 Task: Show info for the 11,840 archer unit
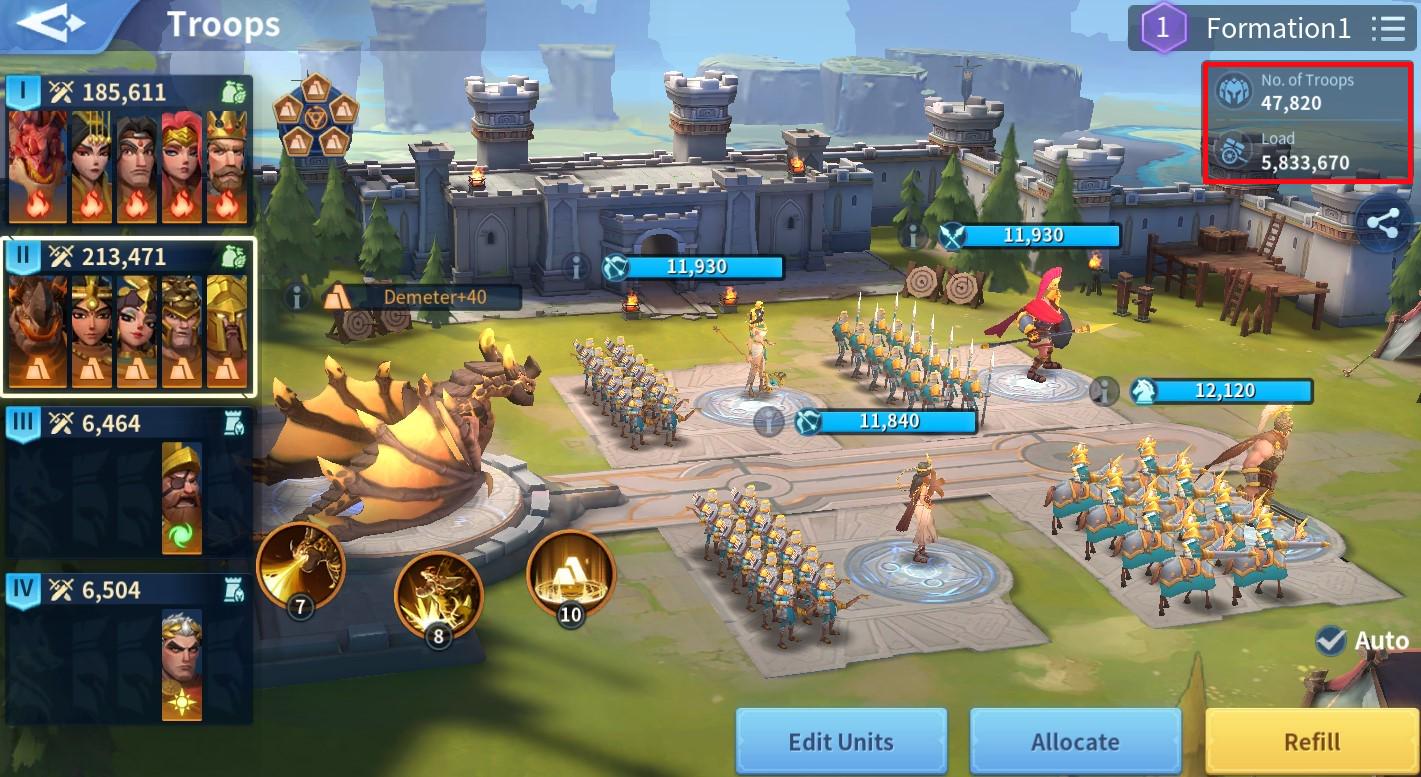pos(768,422)
